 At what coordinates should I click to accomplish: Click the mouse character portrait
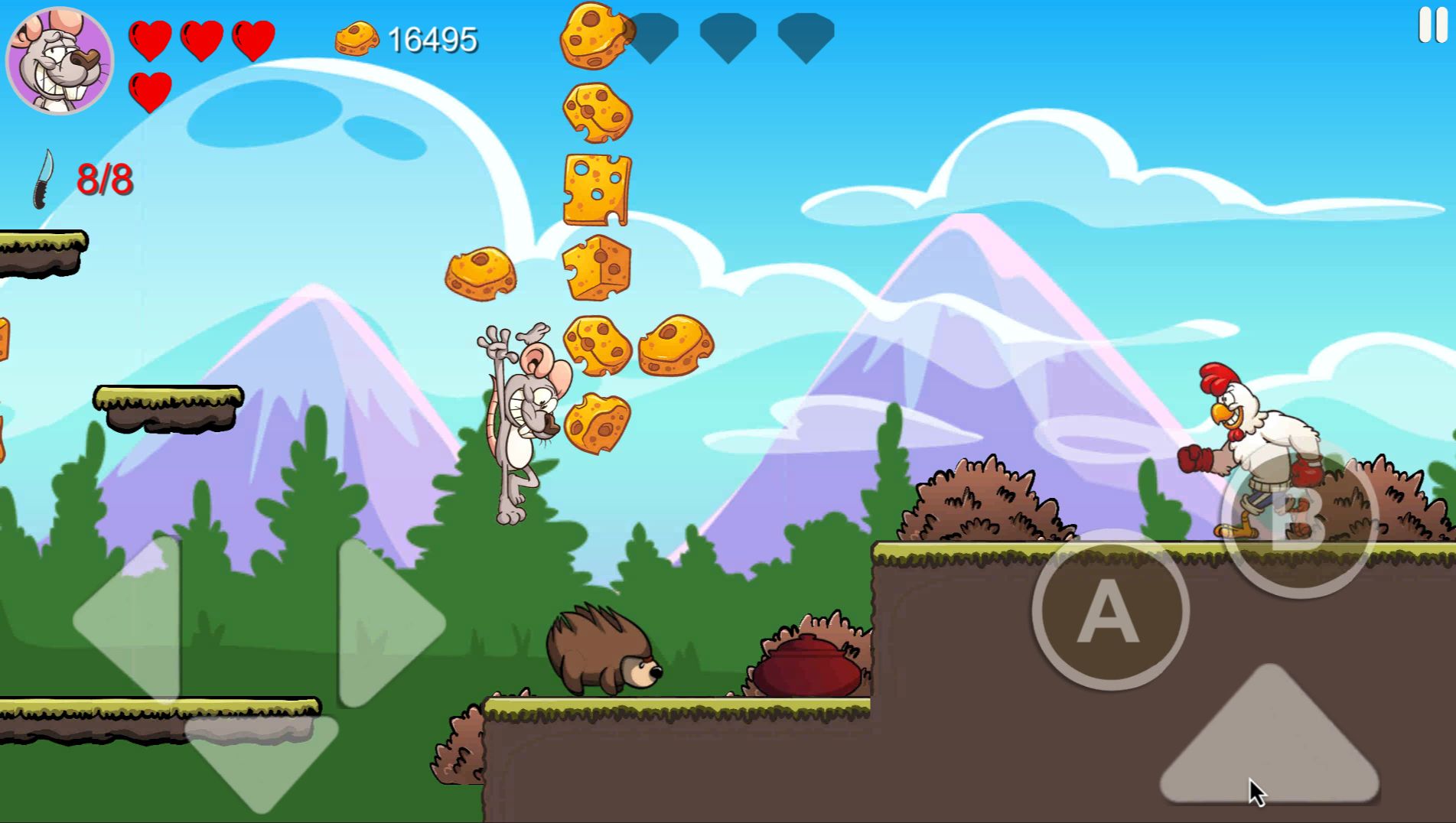60,61
